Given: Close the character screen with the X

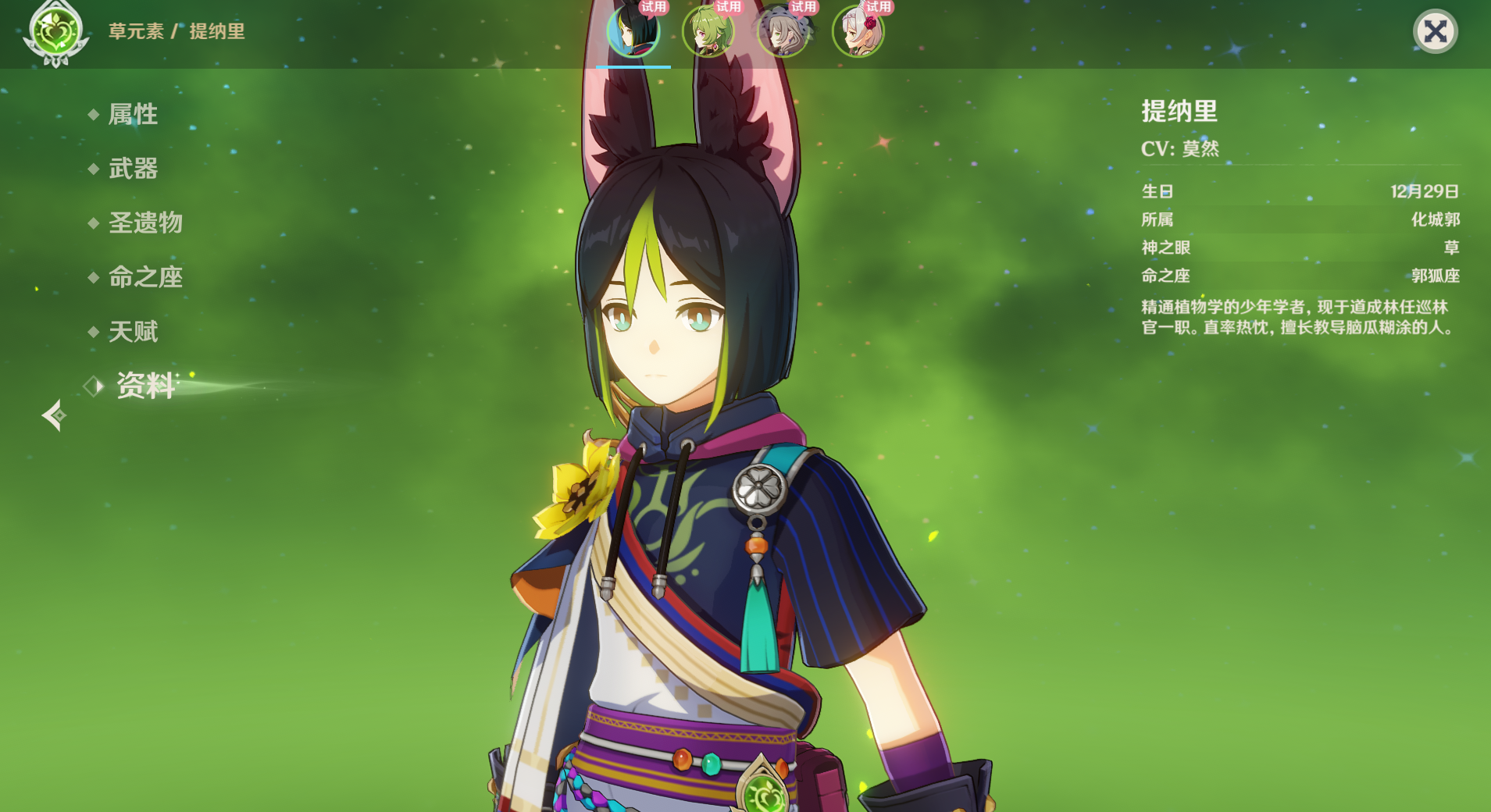Looking at the screenshot, I should [1435, 32].
